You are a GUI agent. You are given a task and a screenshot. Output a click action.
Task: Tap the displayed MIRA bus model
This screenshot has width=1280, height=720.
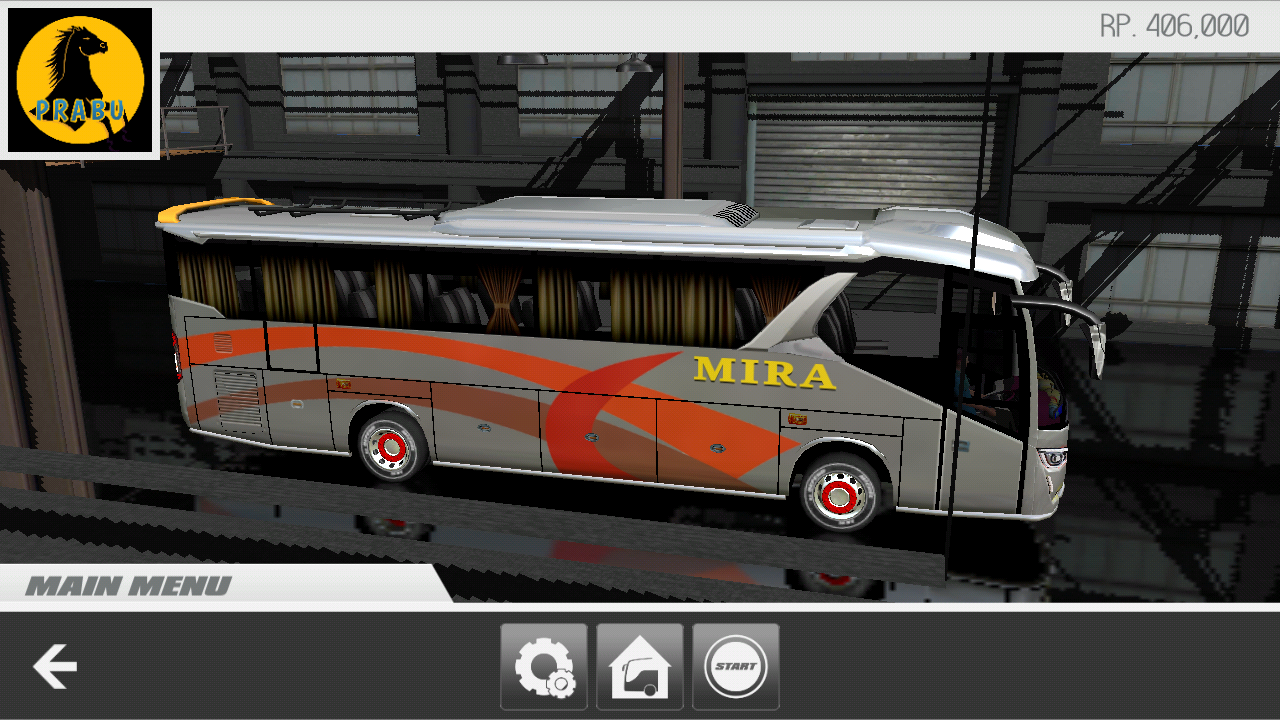coord(620,370)
